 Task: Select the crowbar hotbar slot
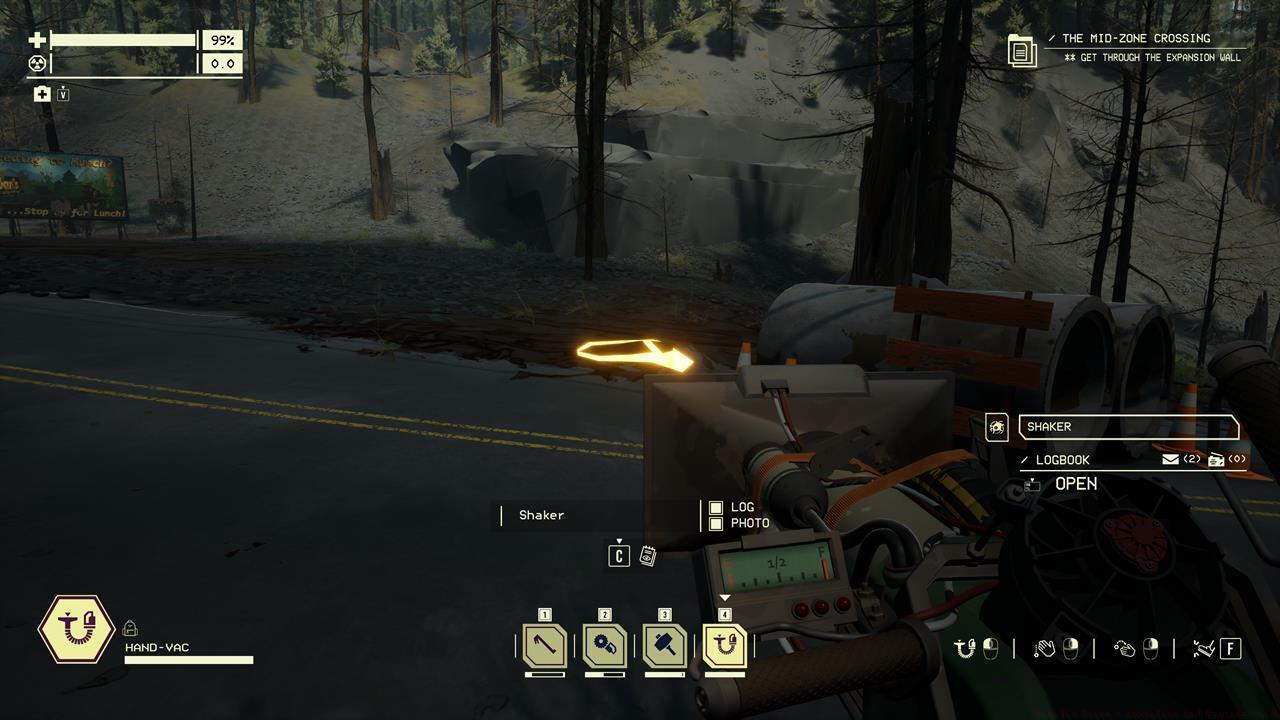click(x=545, y=646)
